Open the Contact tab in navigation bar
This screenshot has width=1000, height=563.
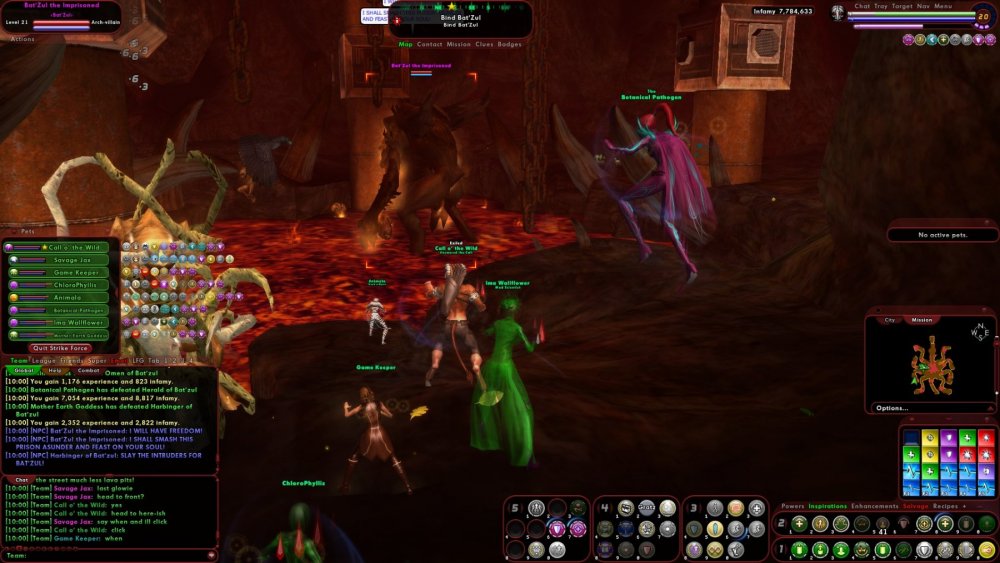(430, 44)
